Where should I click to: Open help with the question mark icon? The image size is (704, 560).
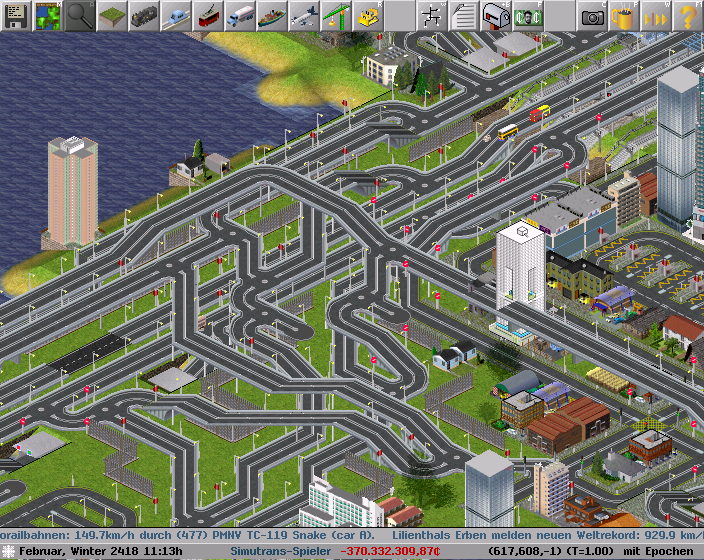(x=688, y=16)
